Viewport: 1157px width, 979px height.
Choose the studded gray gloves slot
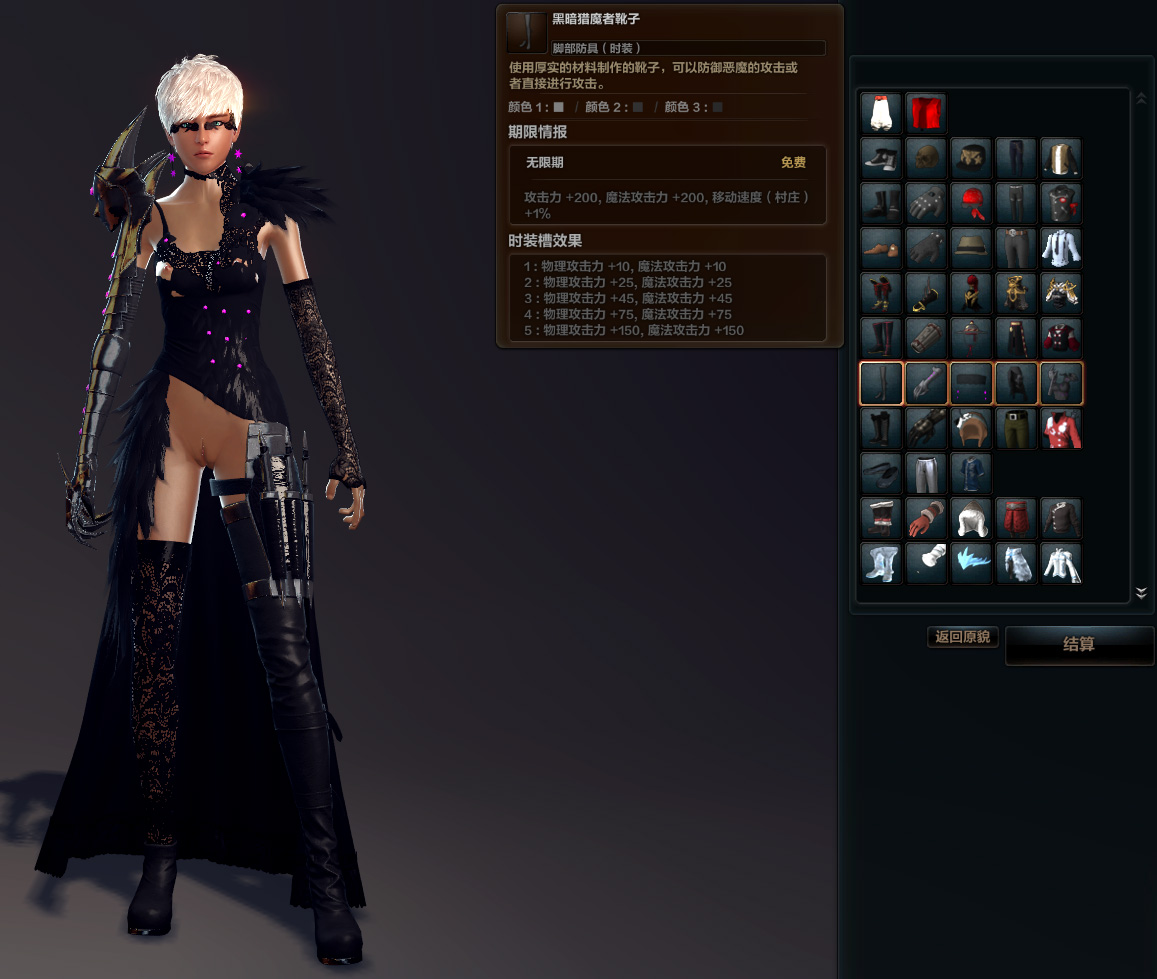point(926,204)
